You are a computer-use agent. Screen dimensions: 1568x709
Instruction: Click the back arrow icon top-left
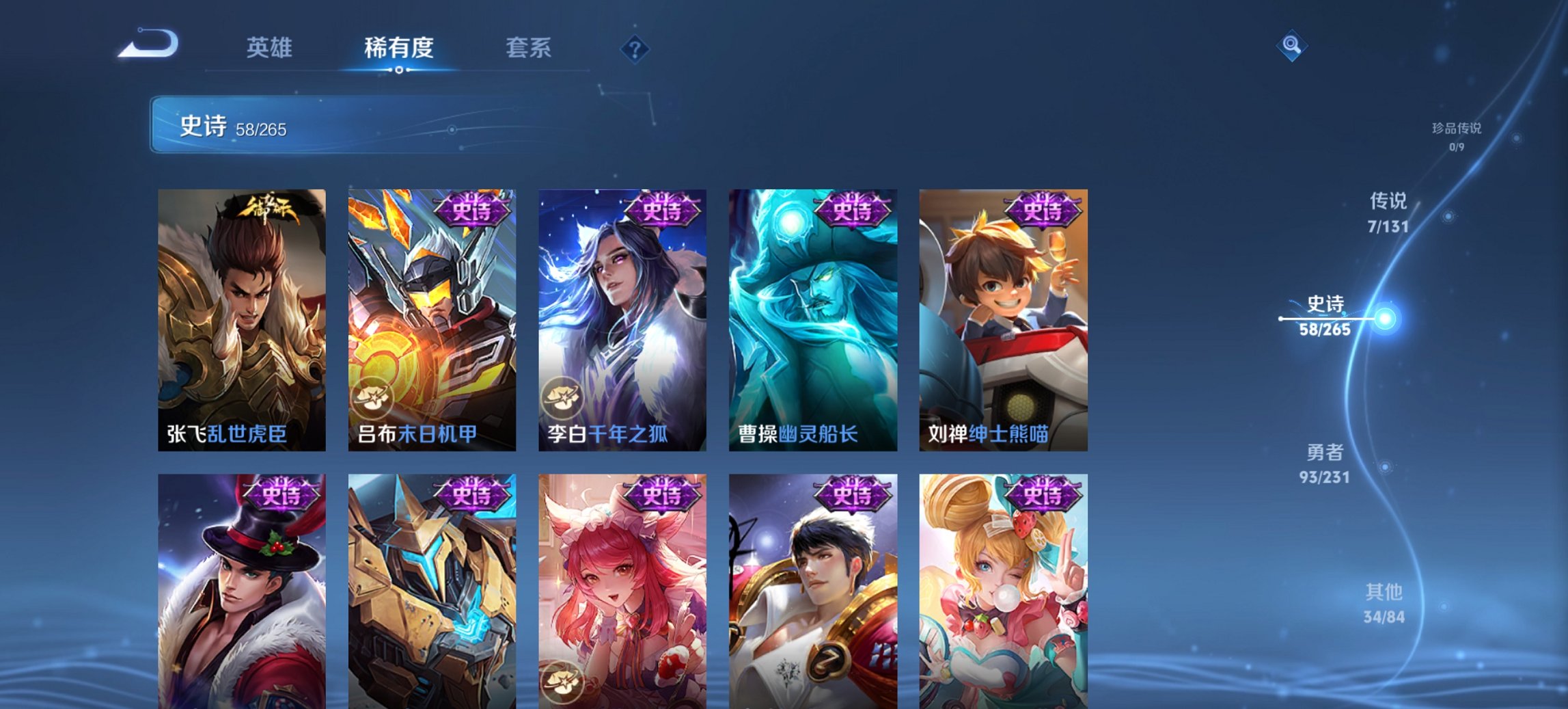point(147,44)
